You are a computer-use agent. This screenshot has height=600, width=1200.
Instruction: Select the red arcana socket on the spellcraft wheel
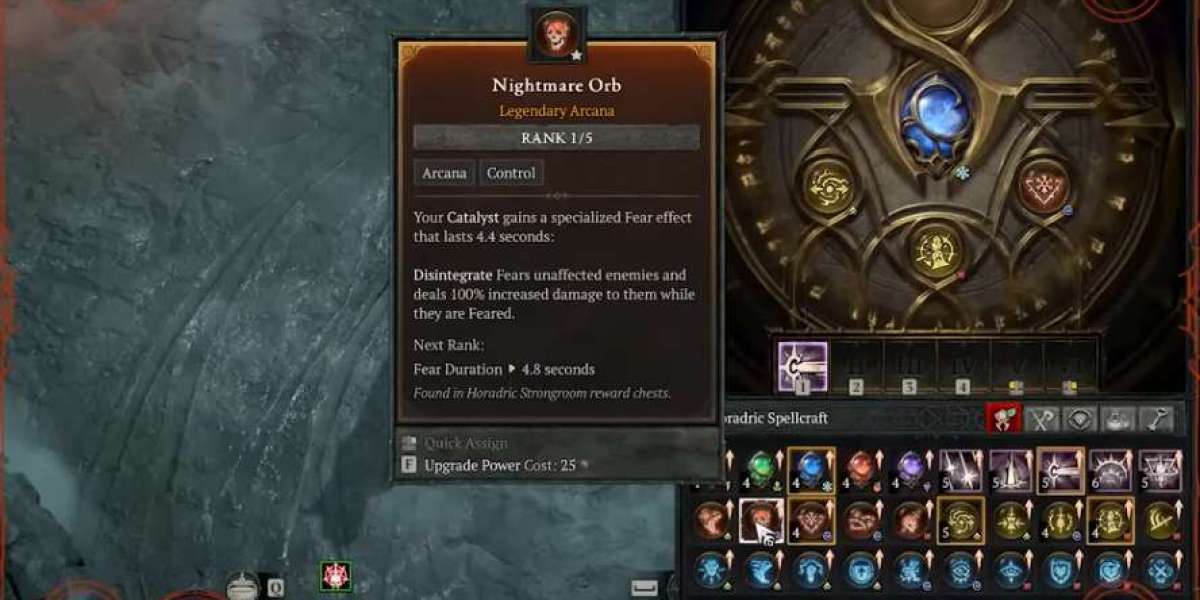1043,186
